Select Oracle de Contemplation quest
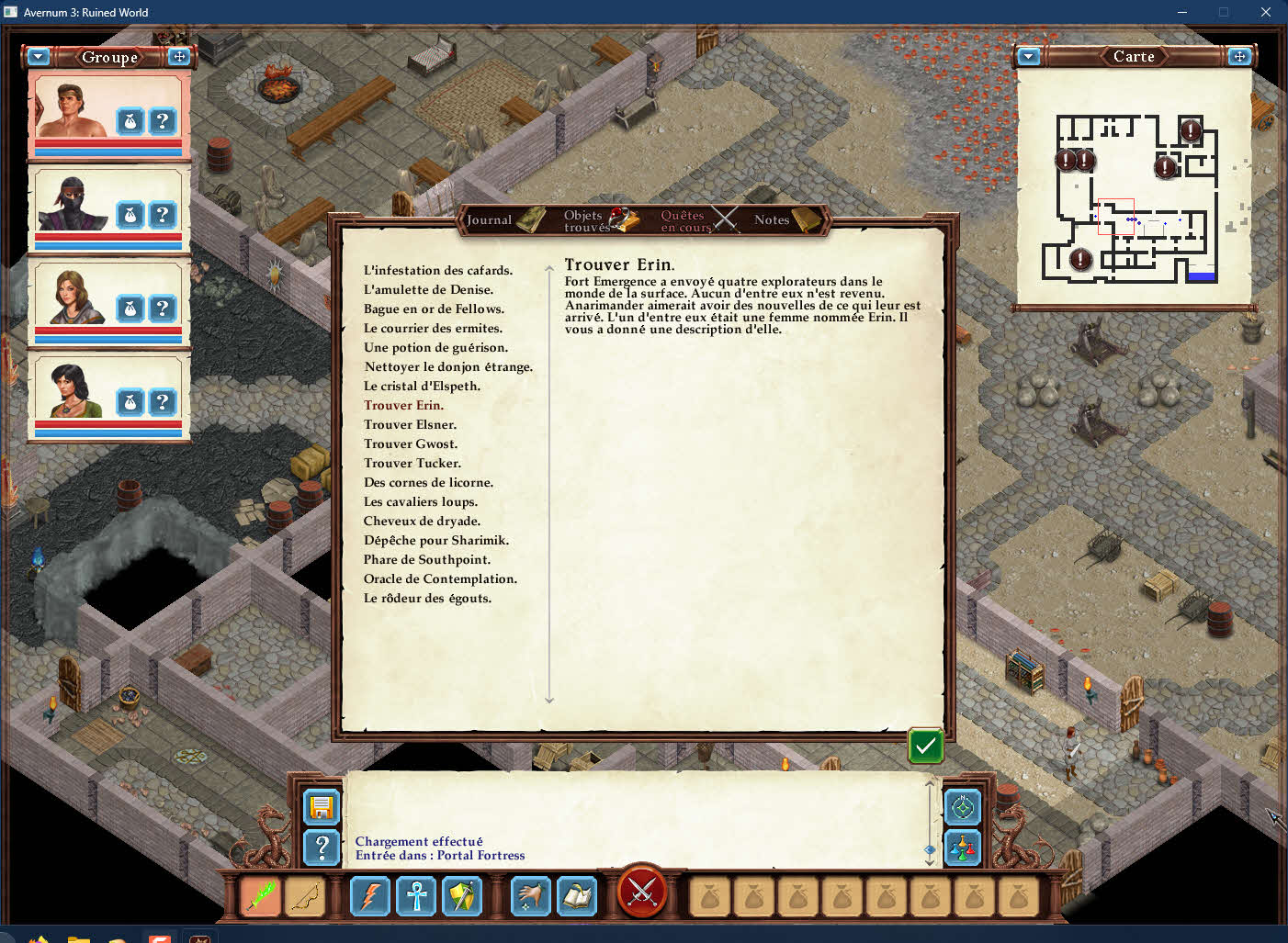Screen dimensions: 1288x943 (440, 578)
